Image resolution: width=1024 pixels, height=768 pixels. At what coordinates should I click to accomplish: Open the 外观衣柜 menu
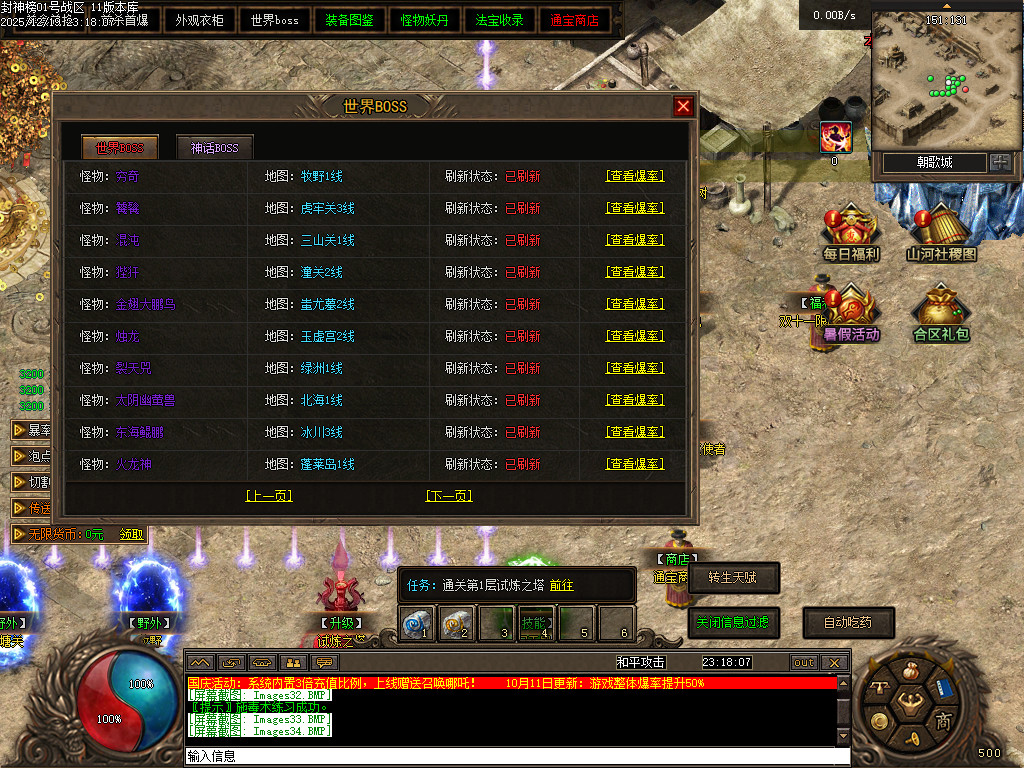(x=200, y=20)
